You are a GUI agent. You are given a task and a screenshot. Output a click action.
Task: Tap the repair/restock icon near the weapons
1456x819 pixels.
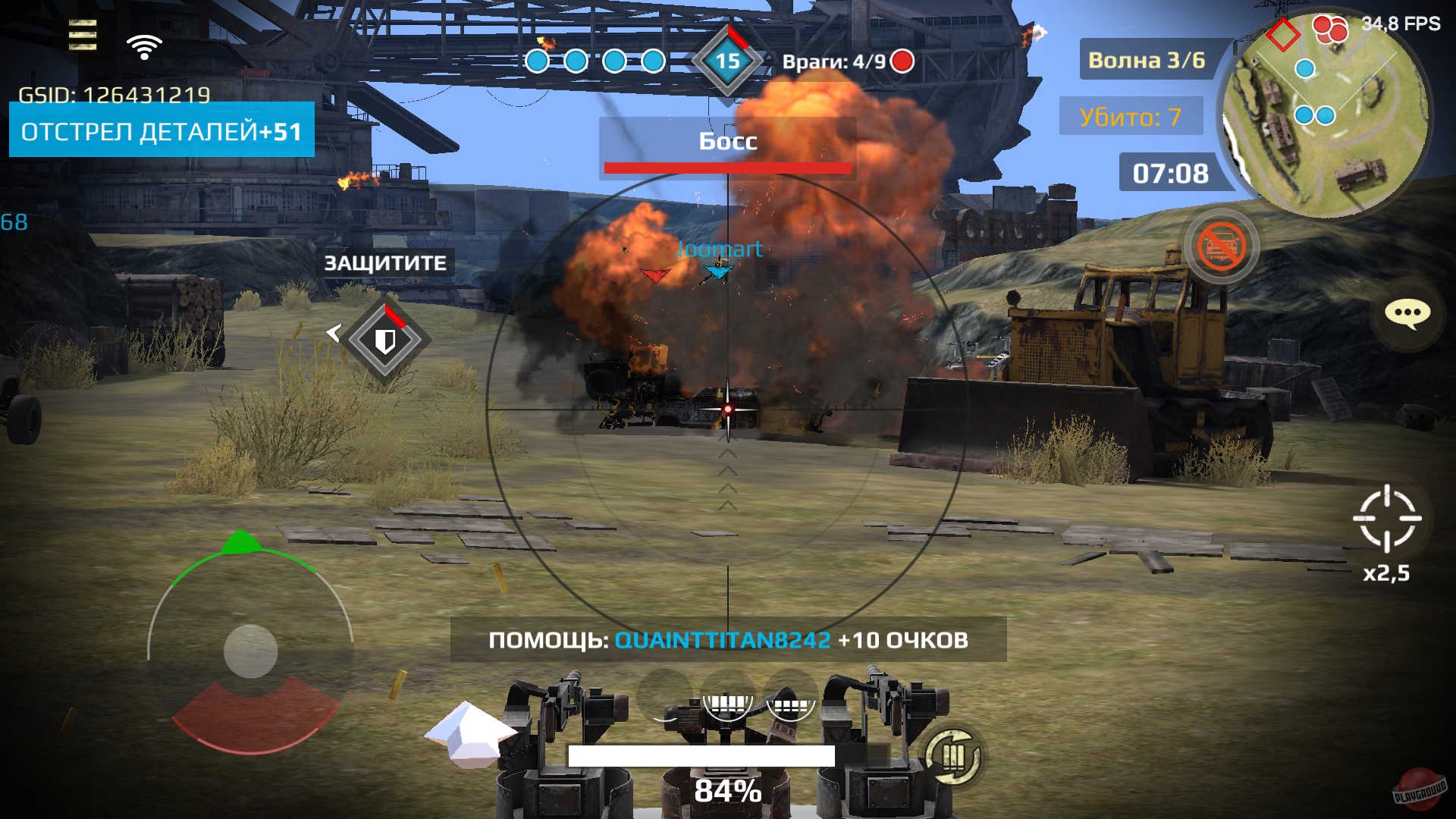pos(955,756)
